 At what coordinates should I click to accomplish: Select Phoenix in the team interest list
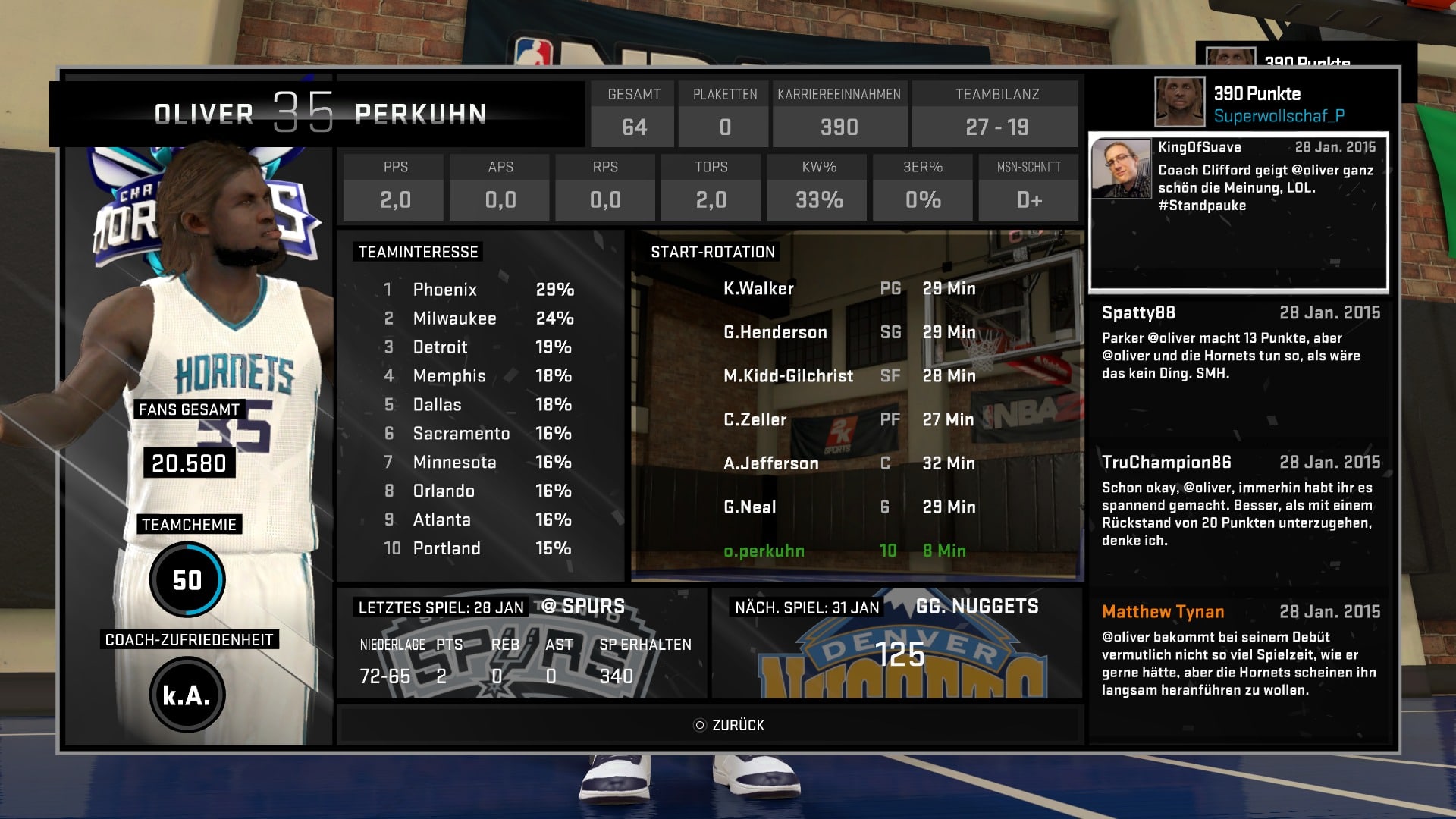[445, 290]
